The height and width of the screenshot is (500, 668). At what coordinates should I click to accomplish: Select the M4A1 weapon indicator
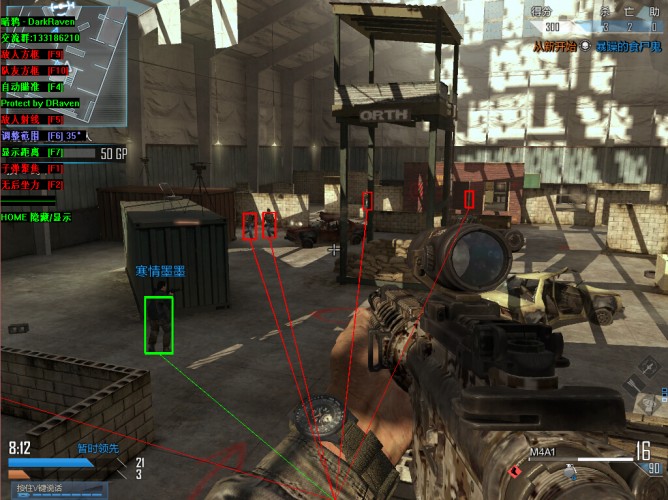coord(542,452)
